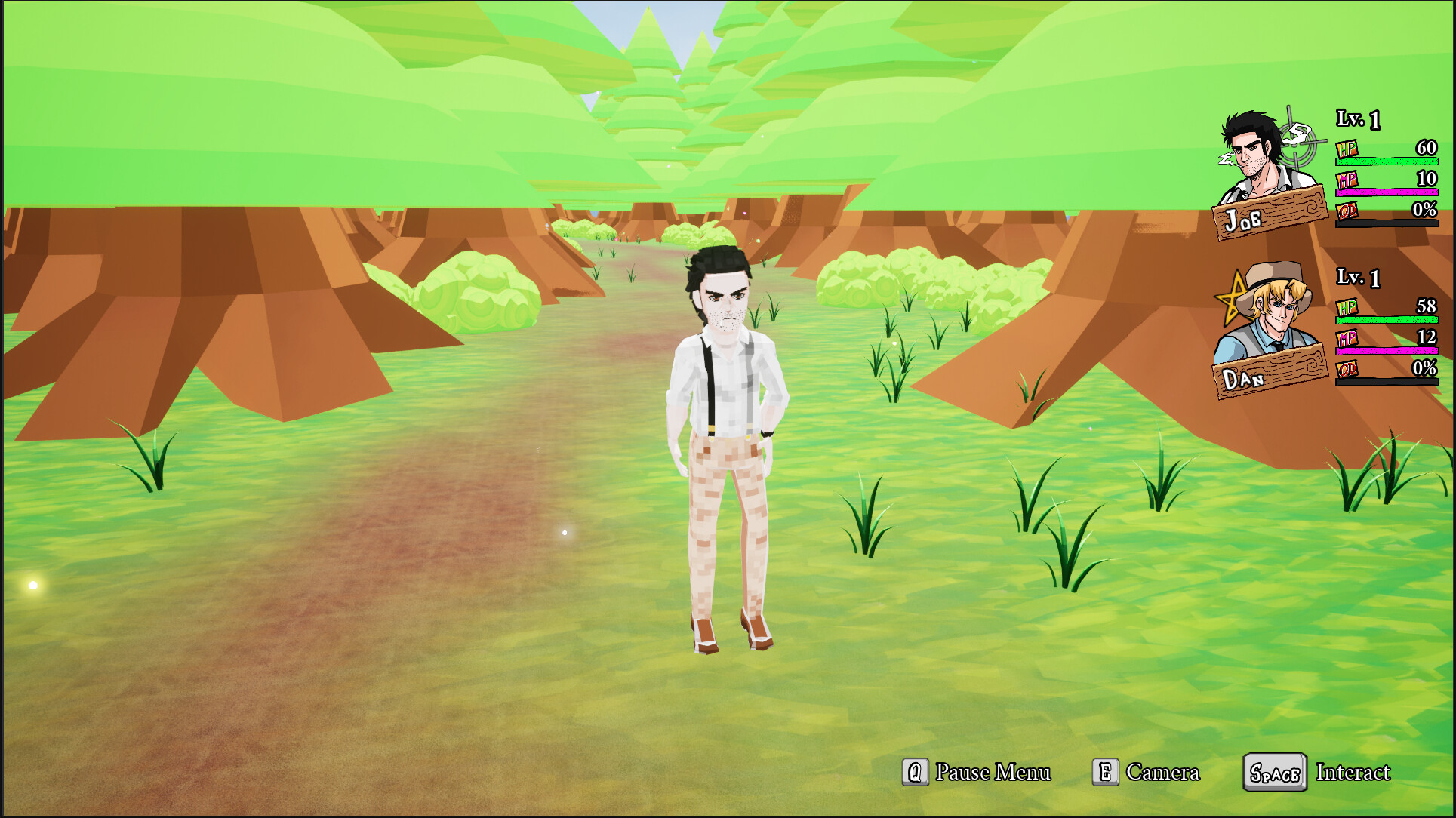Click the OD label in Joe's panel
1456x818 pixels.
1347,213
